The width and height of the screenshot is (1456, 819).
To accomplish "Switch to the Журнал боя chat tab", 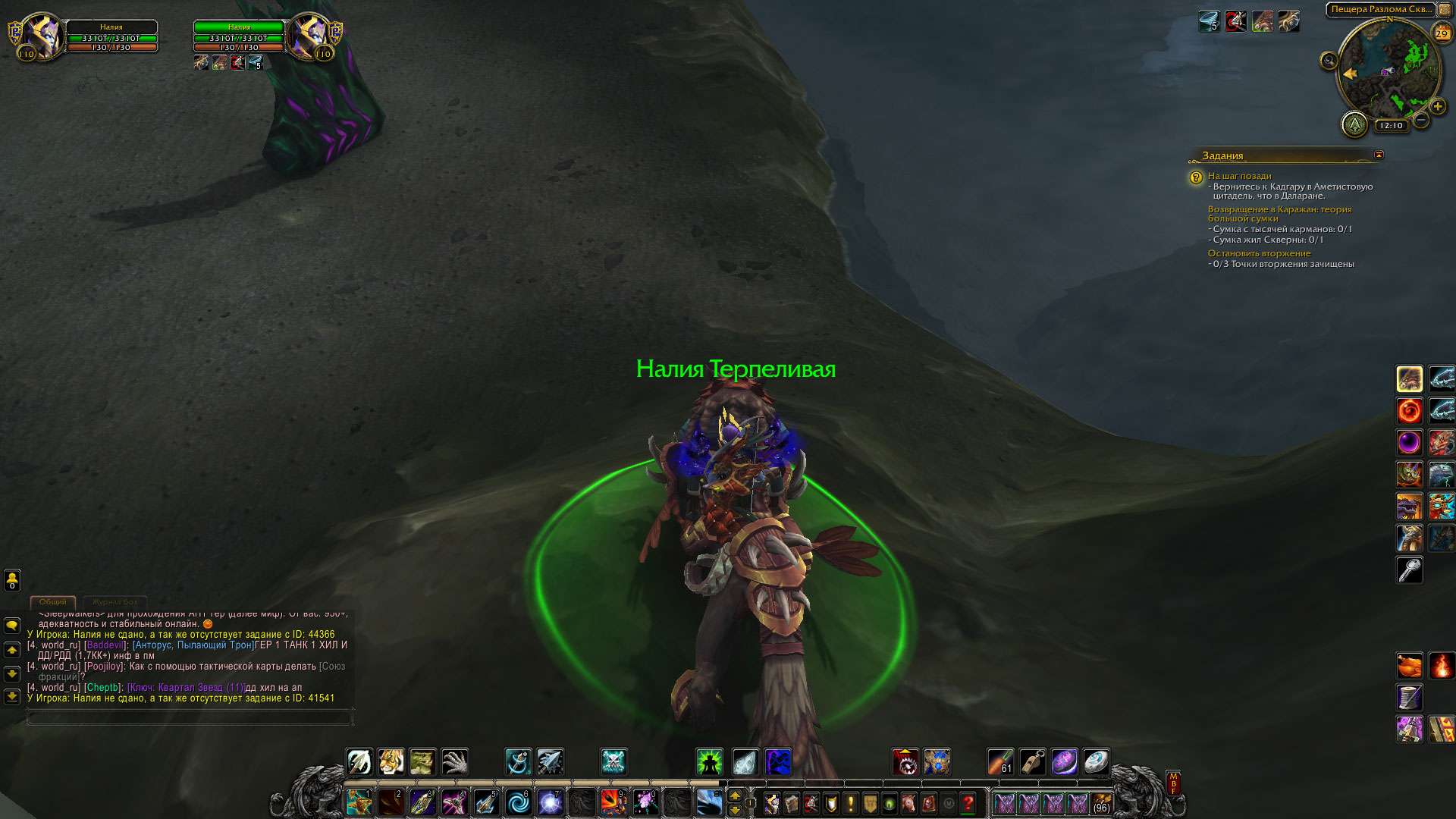I will coord(115,602).
